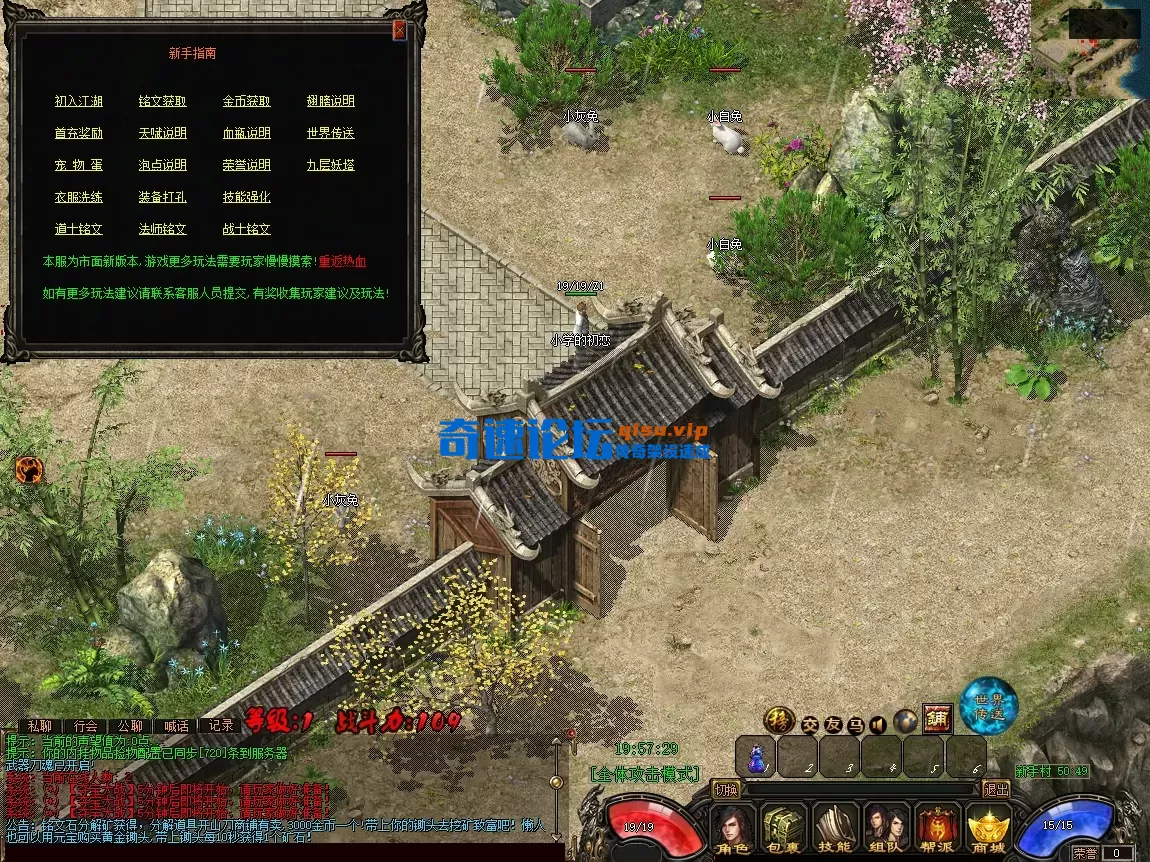
Task: Open the 包裹 inventory bag
Action: (784, 830)
